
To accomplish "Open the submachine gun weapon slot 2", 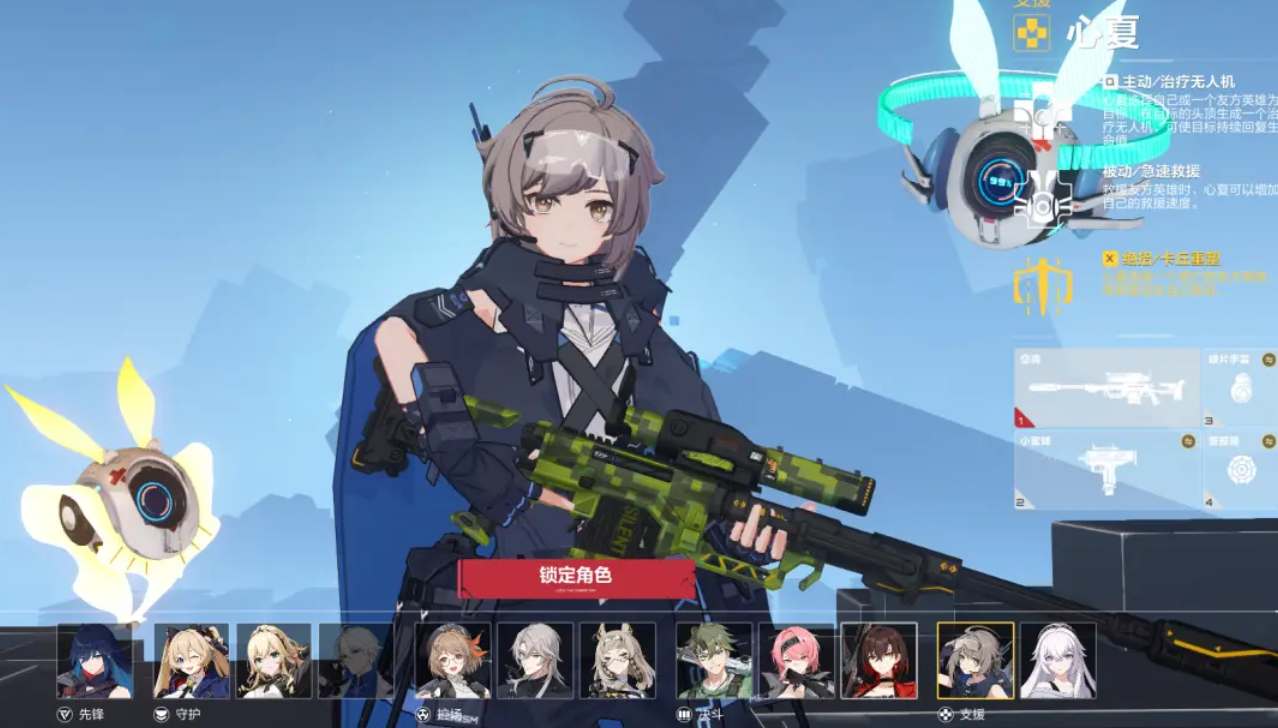I will [x=1106, y=469].
